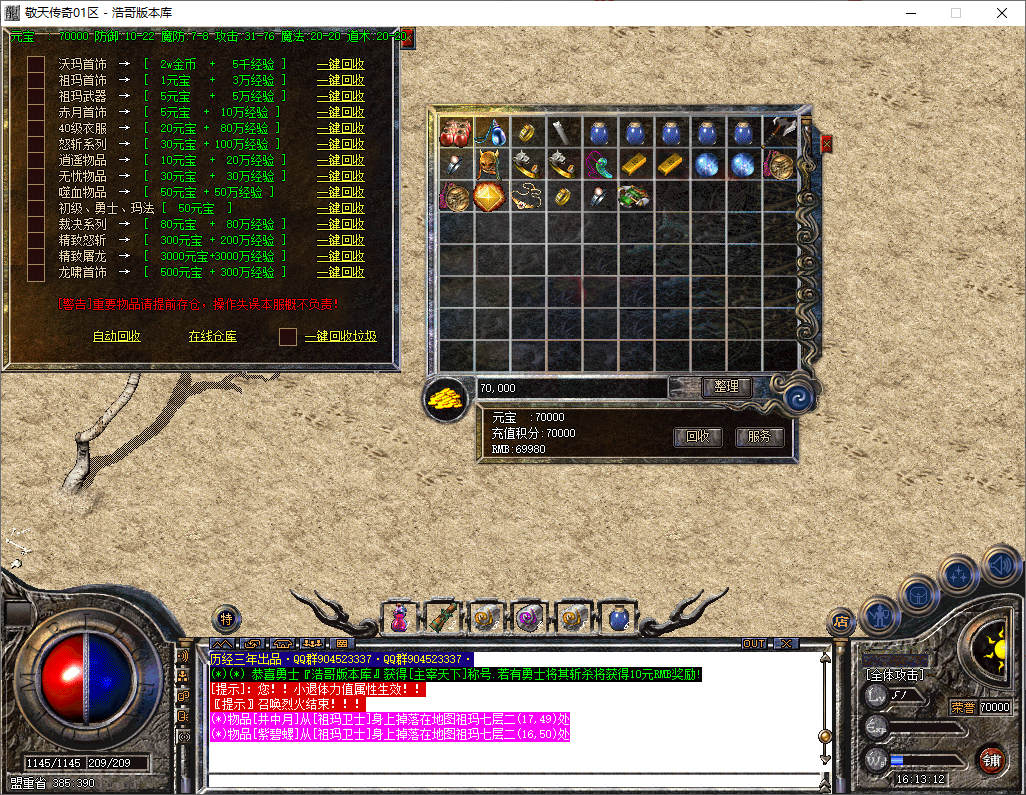Click the gold coin pile icon
This screenshot has width=1026, height=795.
coord(446,398)
